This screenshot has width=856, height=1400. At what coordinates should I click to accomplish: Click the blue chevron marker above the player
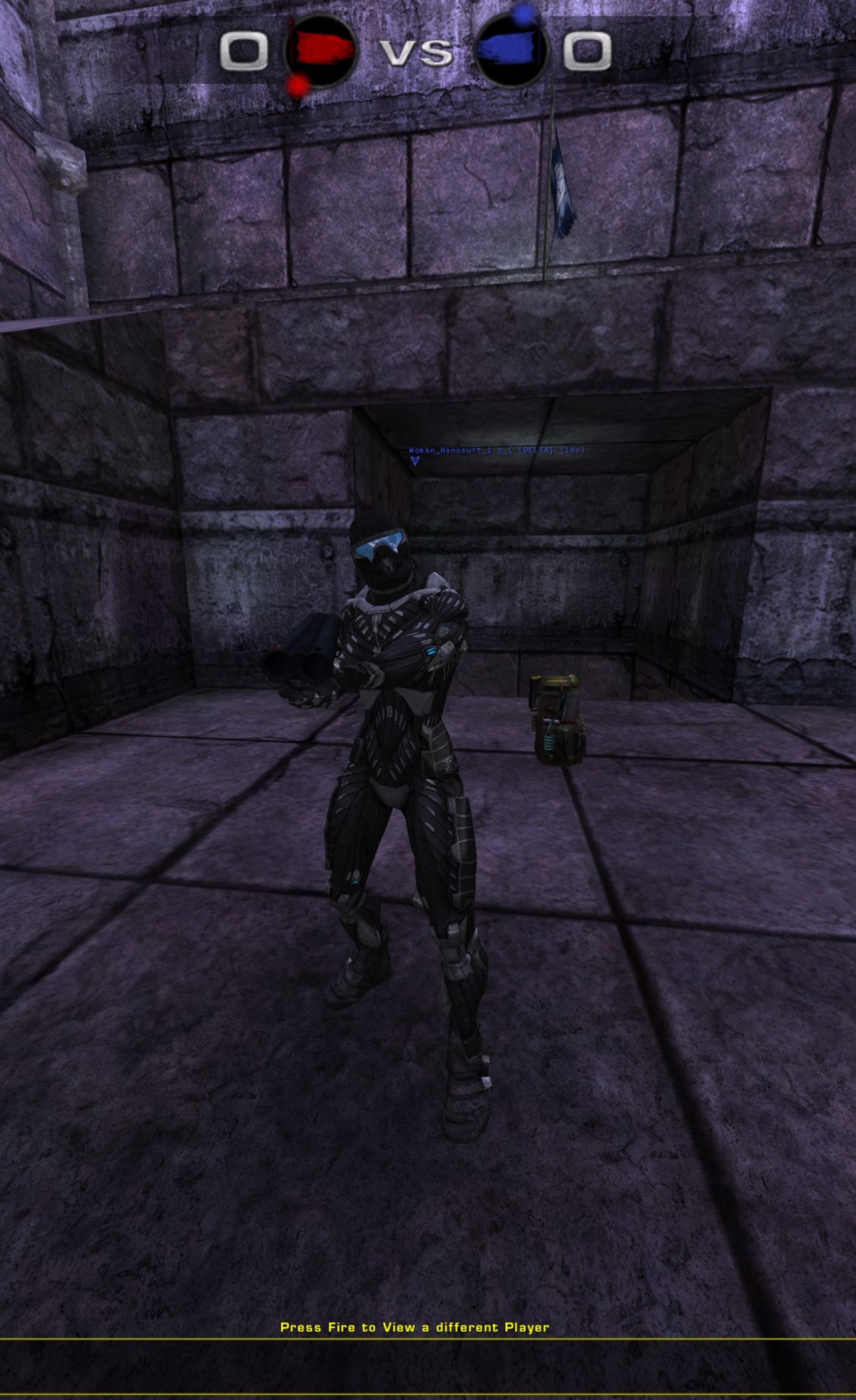(415, 461)
